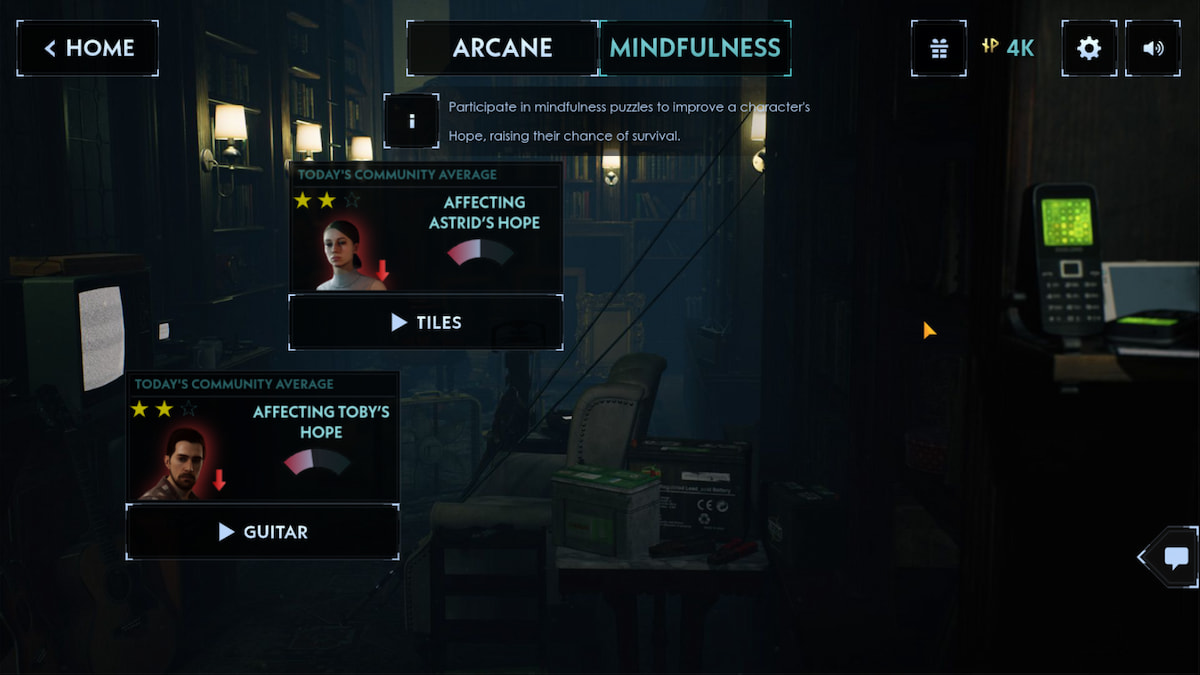
Task: Go back to the Home screen
Action: [87, 48]
